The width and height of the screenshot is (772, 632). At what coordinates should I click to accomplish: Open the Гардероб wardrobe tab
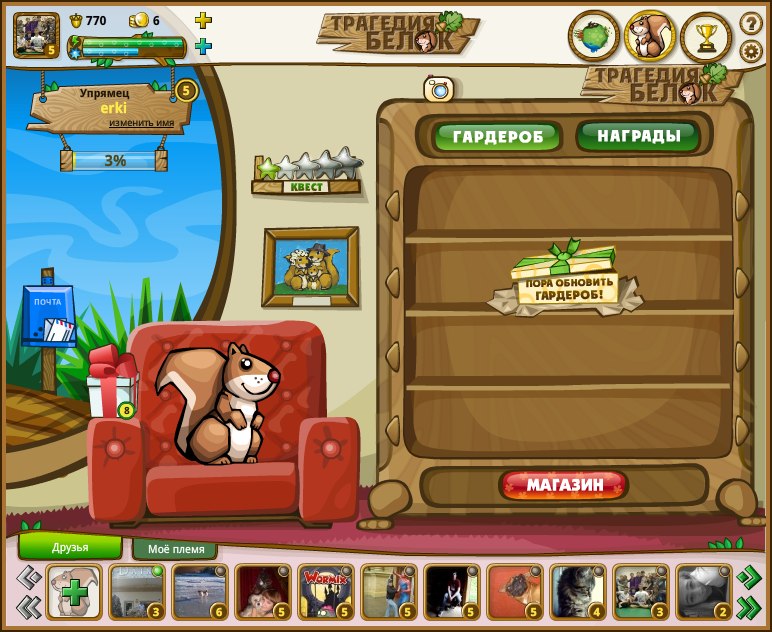[498, 136]
